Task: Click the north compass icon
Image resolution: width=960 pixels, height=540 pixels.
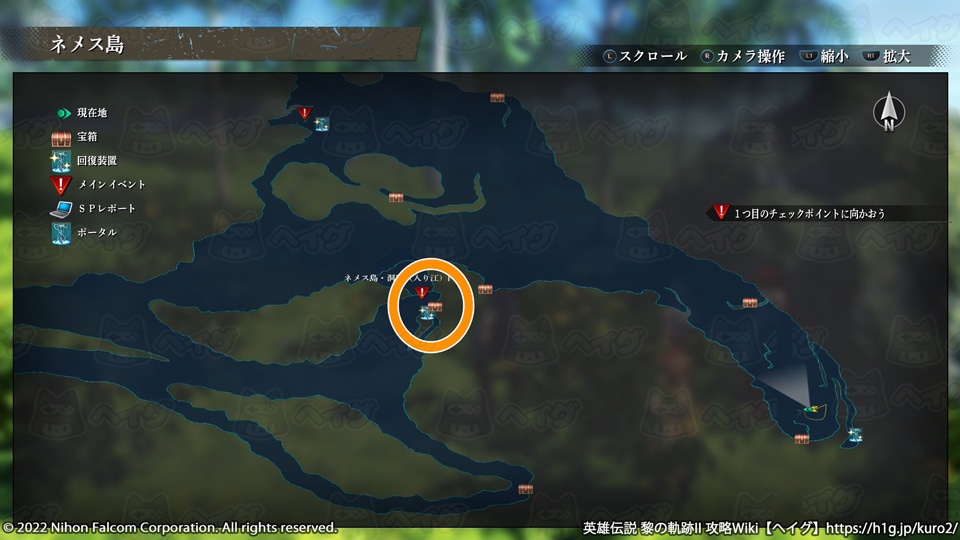Action: click(x=888, y=112)
